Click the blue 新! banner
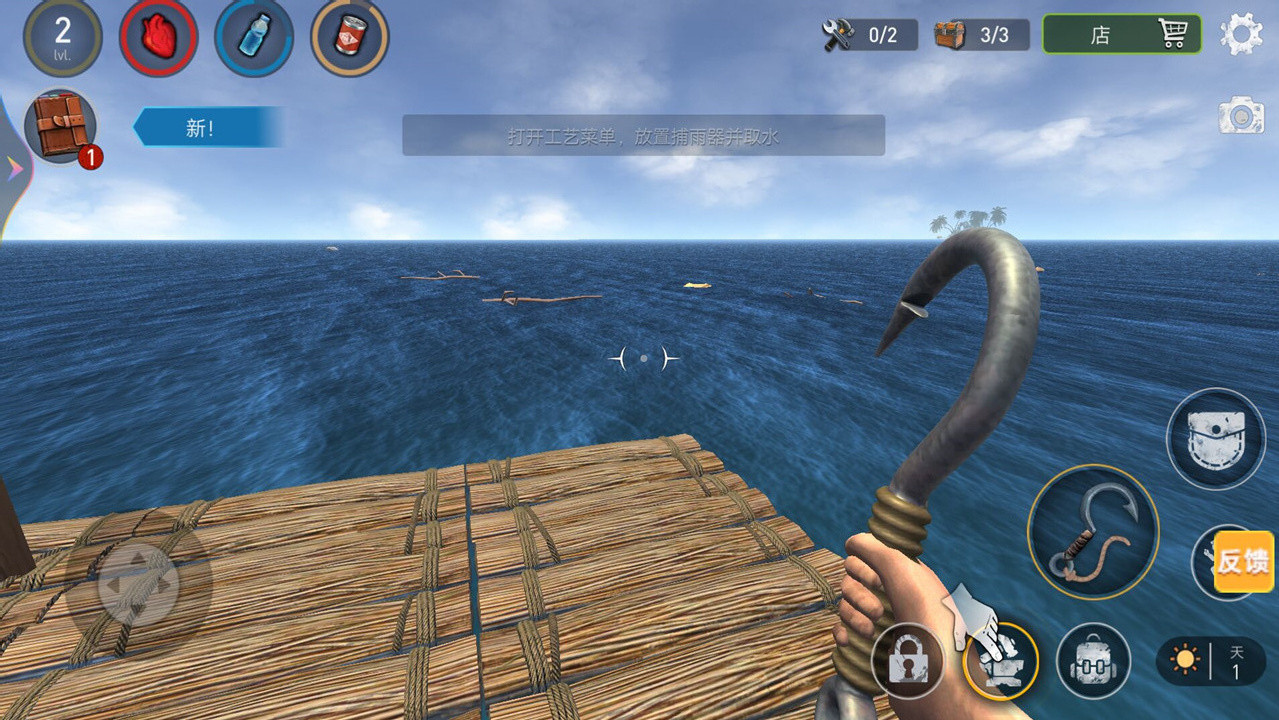1279x720 pixels. pyautogui.click(x=207, y=128)
